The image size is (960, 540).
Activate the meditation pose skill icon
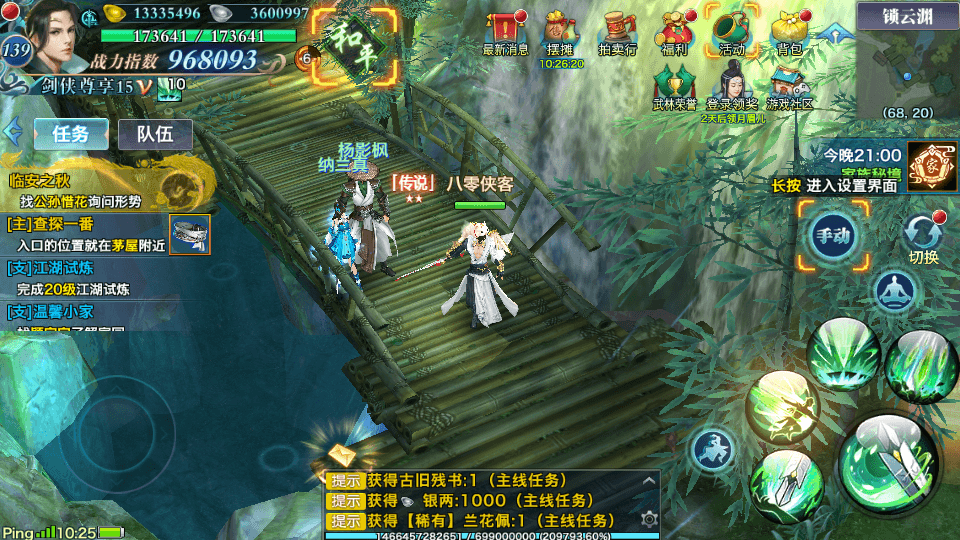(895, 291)
